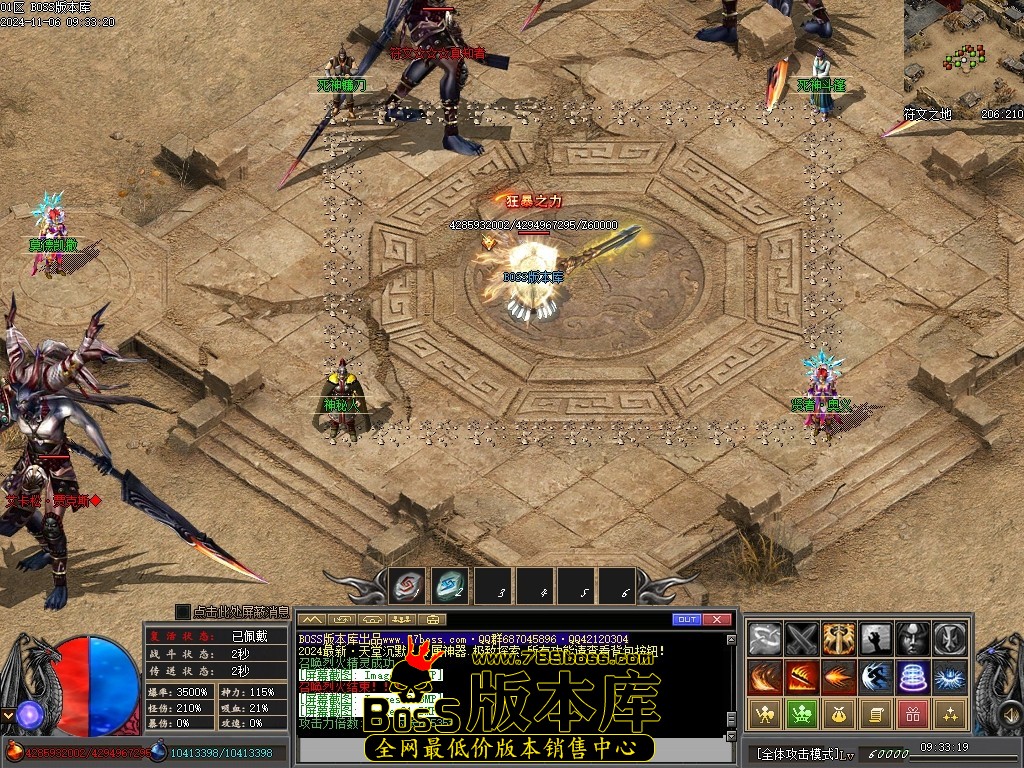1024x768 pixels.
Task: Activate the blue dashing figure skill
Action: (x=876, y=677)
